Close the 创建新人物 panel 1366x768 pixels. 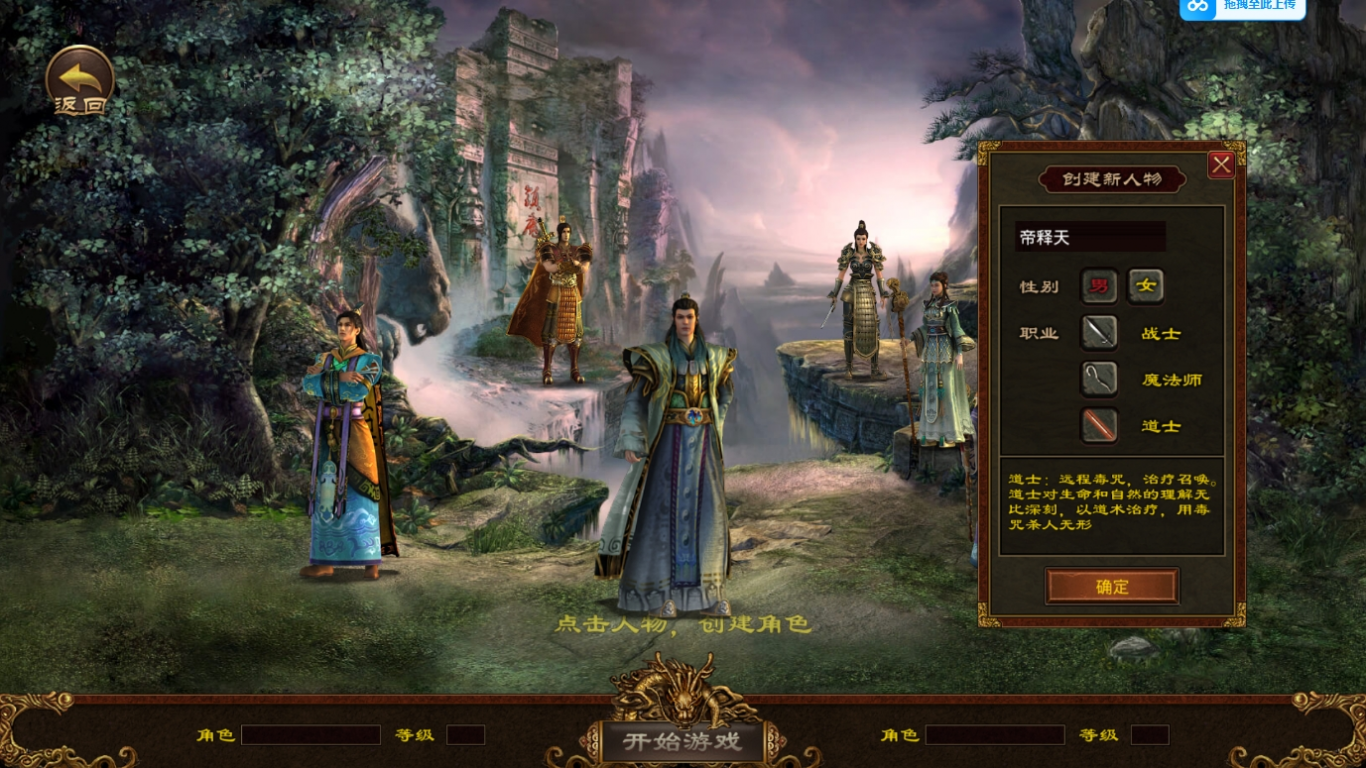click(x=1221, y=165)
